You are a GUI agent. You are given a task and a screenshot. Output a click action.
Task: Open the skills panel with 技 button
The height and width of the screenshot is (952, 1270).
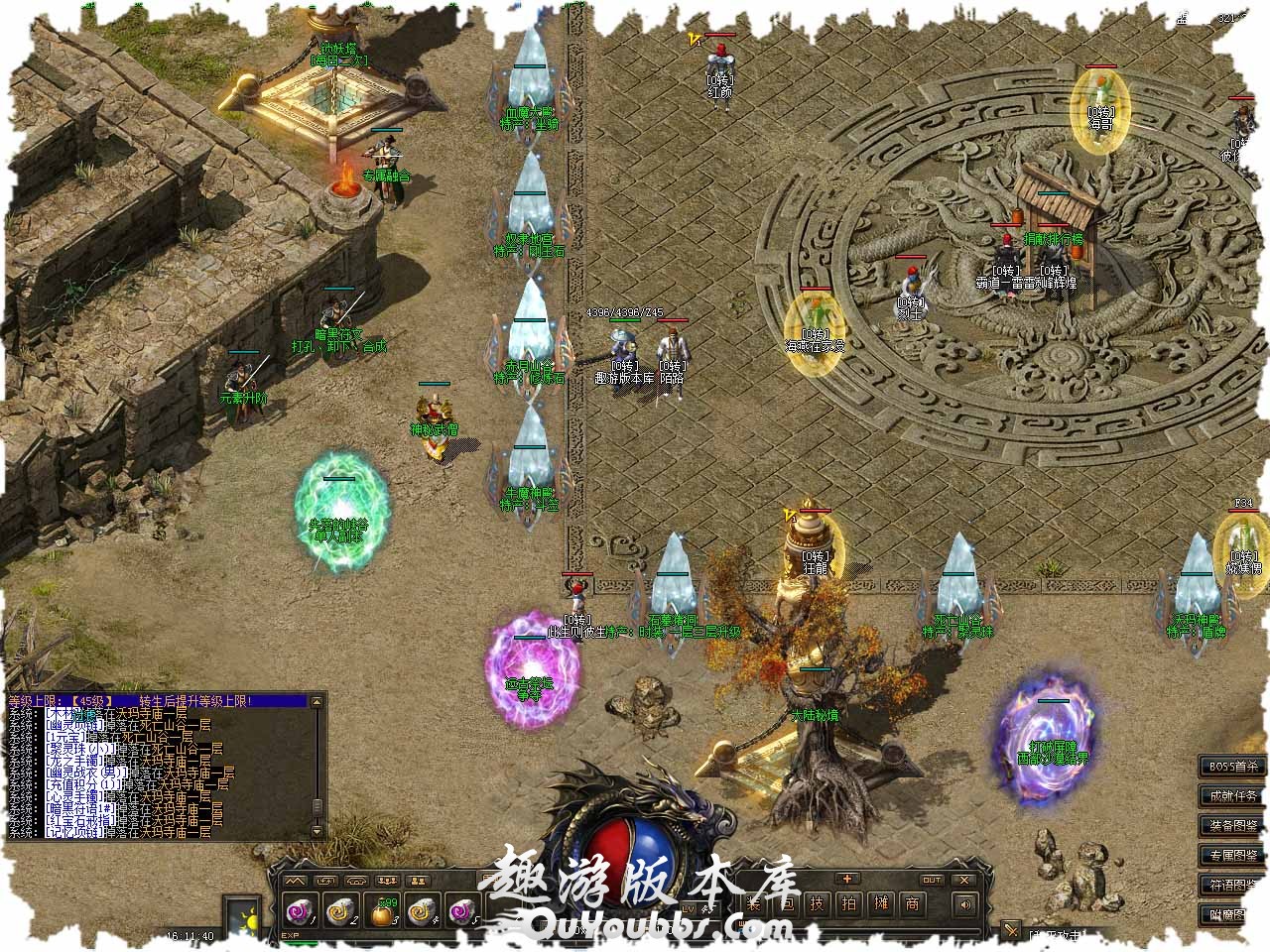817,903
